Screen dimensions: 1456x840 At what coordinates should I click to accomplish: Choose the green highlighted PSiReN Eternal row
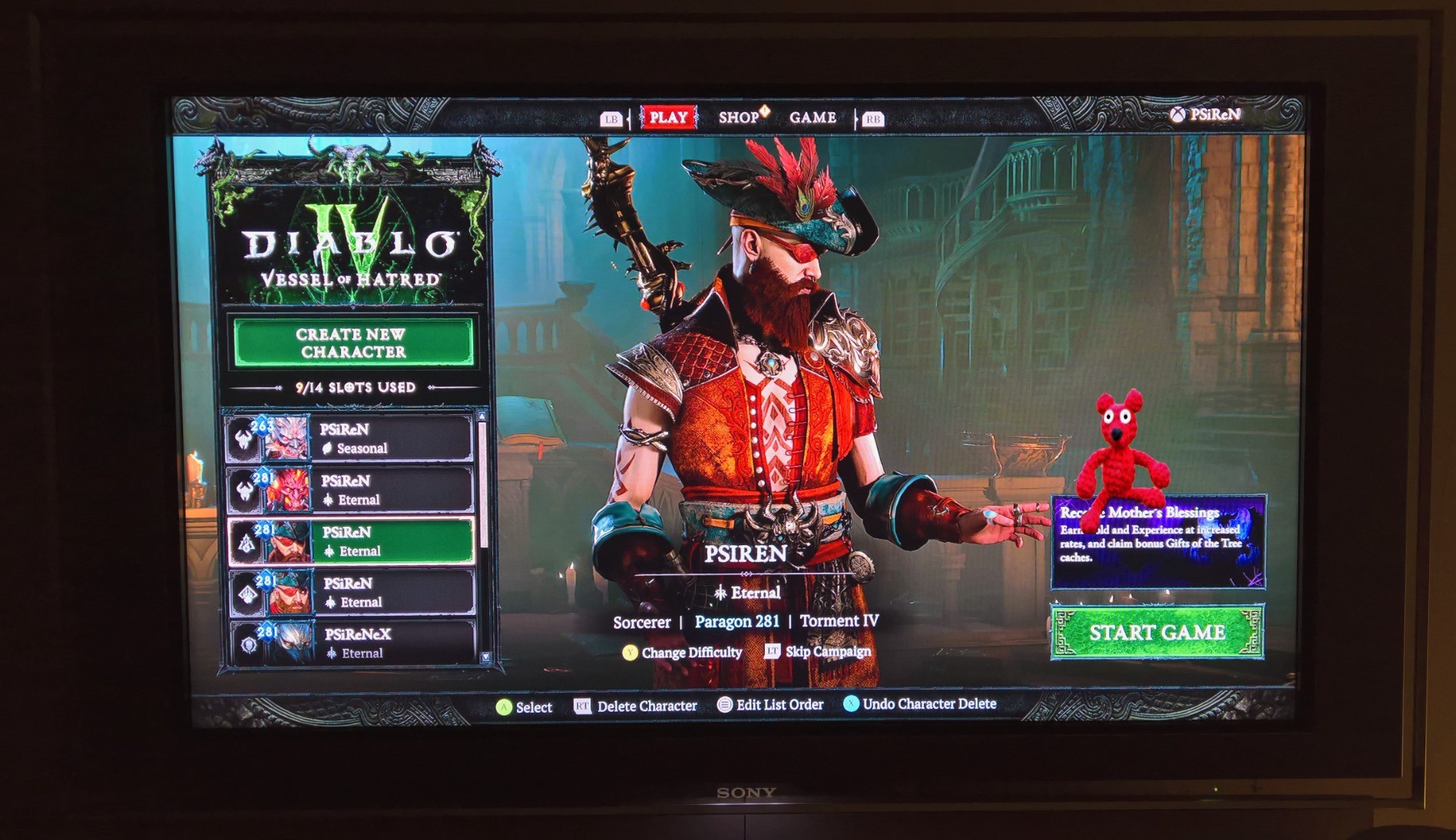click(x=352, y=541)
